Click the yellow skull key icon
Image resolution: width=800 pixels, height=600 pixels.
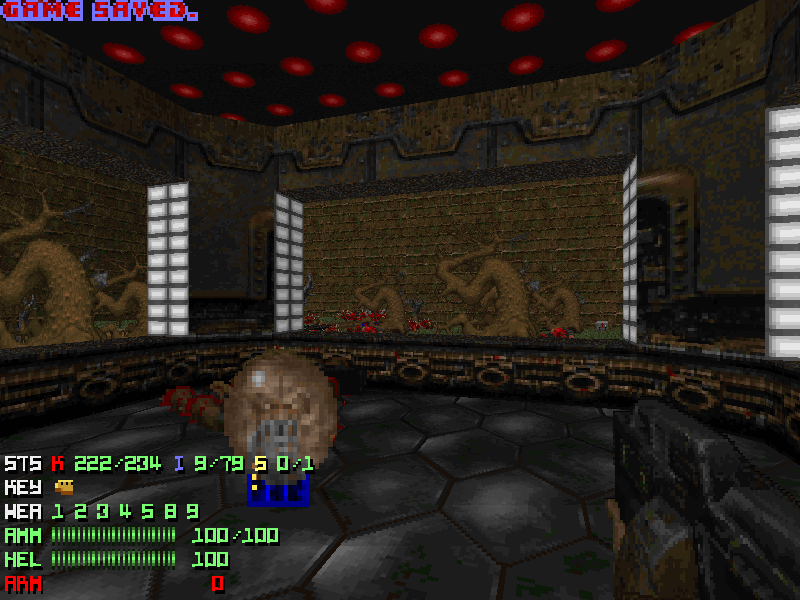(x=65, y=487)
